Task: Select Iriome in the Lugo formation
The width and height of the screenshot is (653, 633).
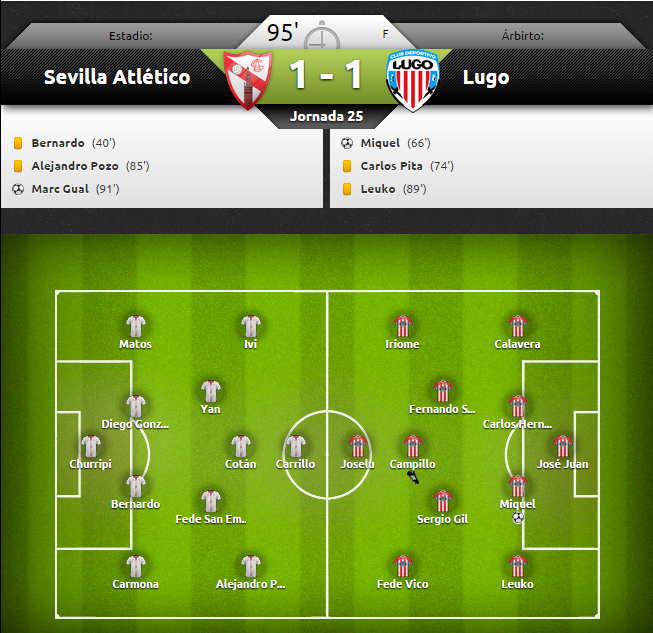Action: pyautogui.click(x=402, y=326)
